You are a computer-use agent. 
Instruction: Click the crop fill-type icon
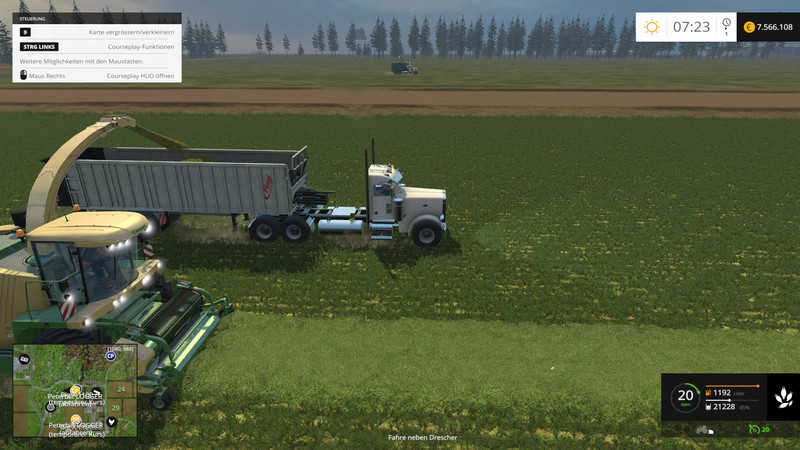pos(783,398)
